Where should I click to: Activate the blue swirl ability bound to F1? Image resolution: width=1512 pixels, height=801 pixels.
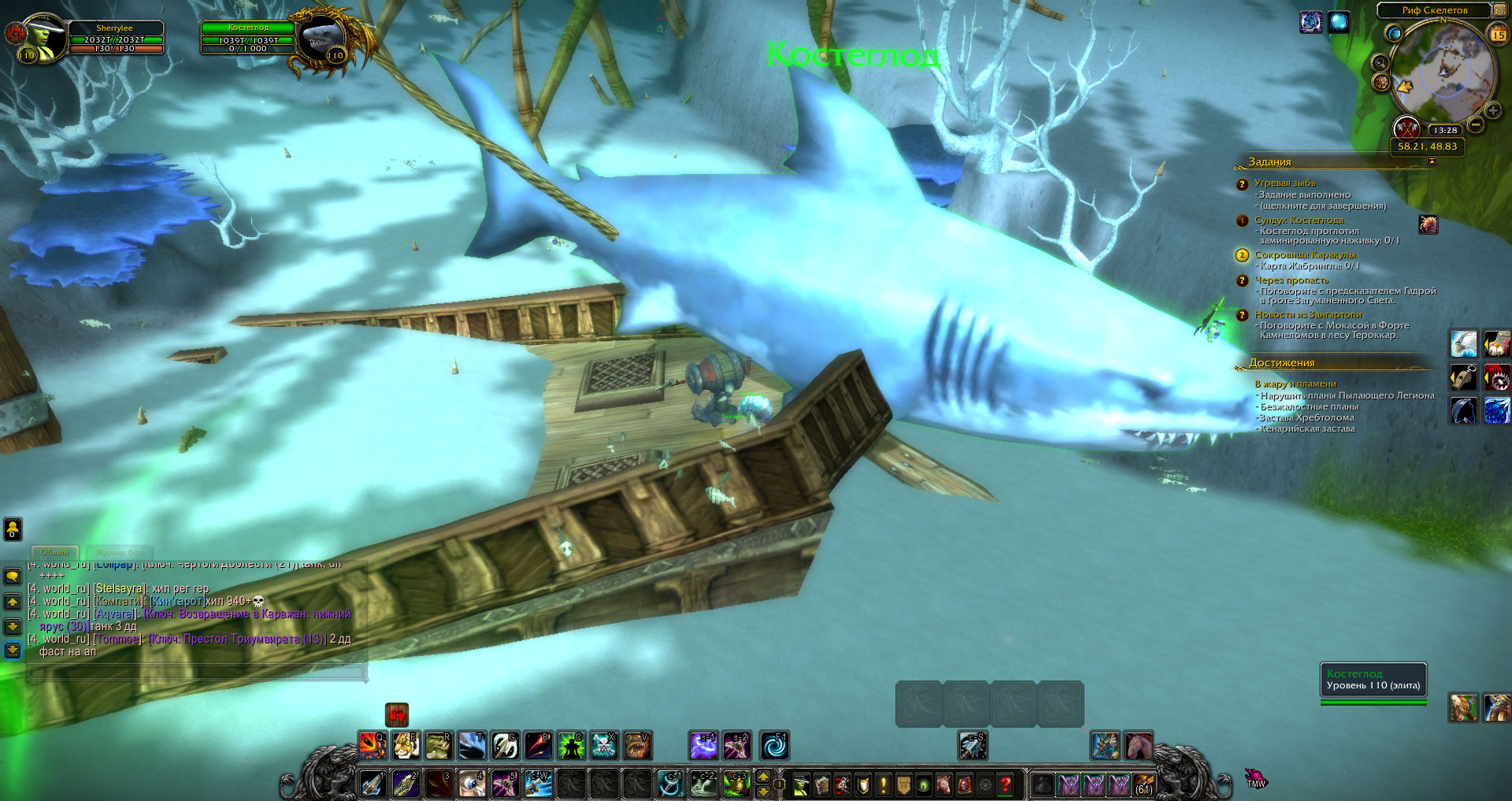pyautogui.click(x=774, y=745)
